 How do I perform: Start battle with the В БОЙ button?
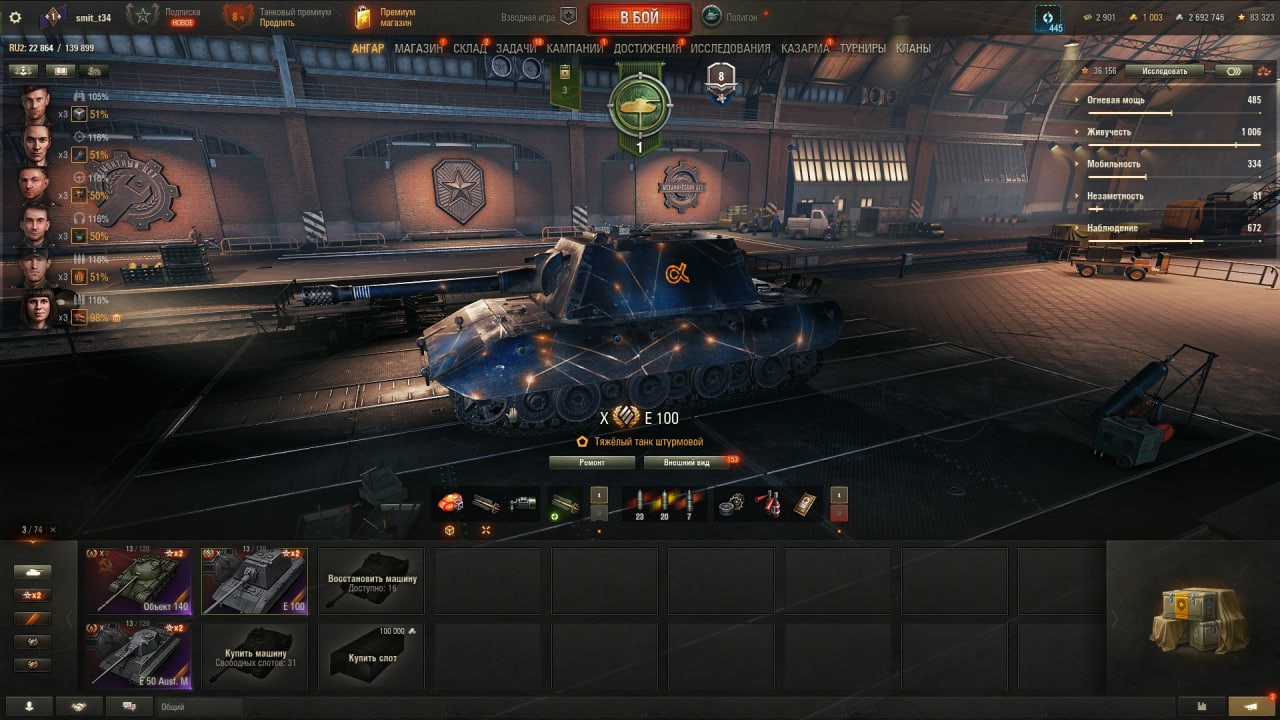(639, 17)
